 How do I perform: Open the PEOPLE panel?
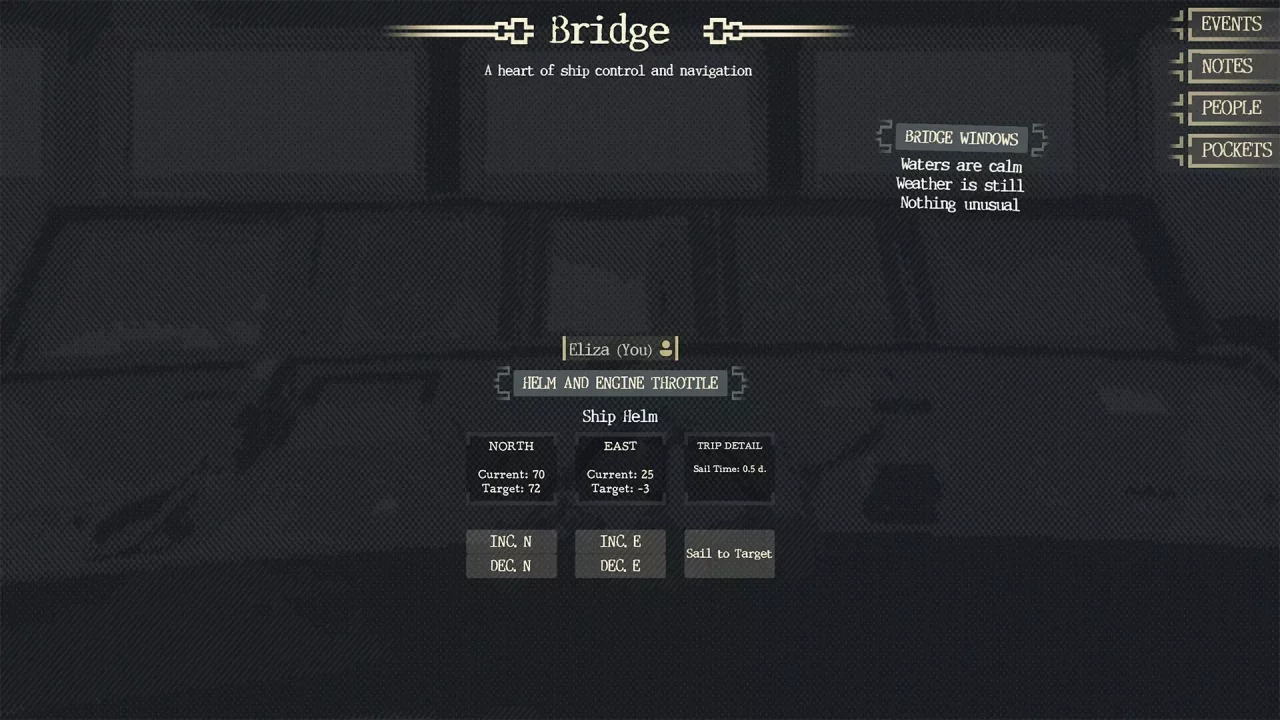coord(1231,107)
